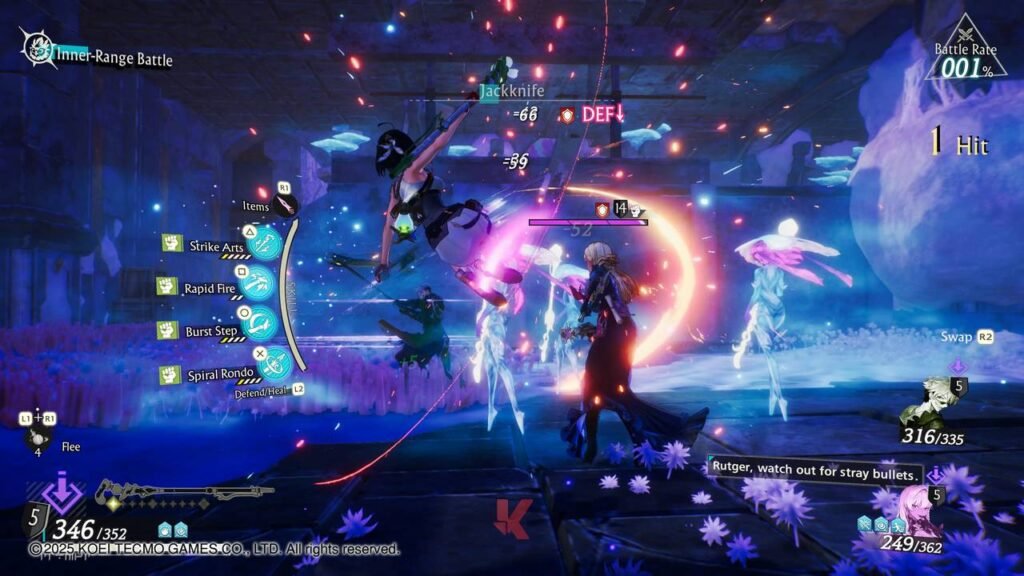Viewport: 1024px width, 576px height.
Task: Click the Battle Rate triangle indicator
Action: [964, 52]
